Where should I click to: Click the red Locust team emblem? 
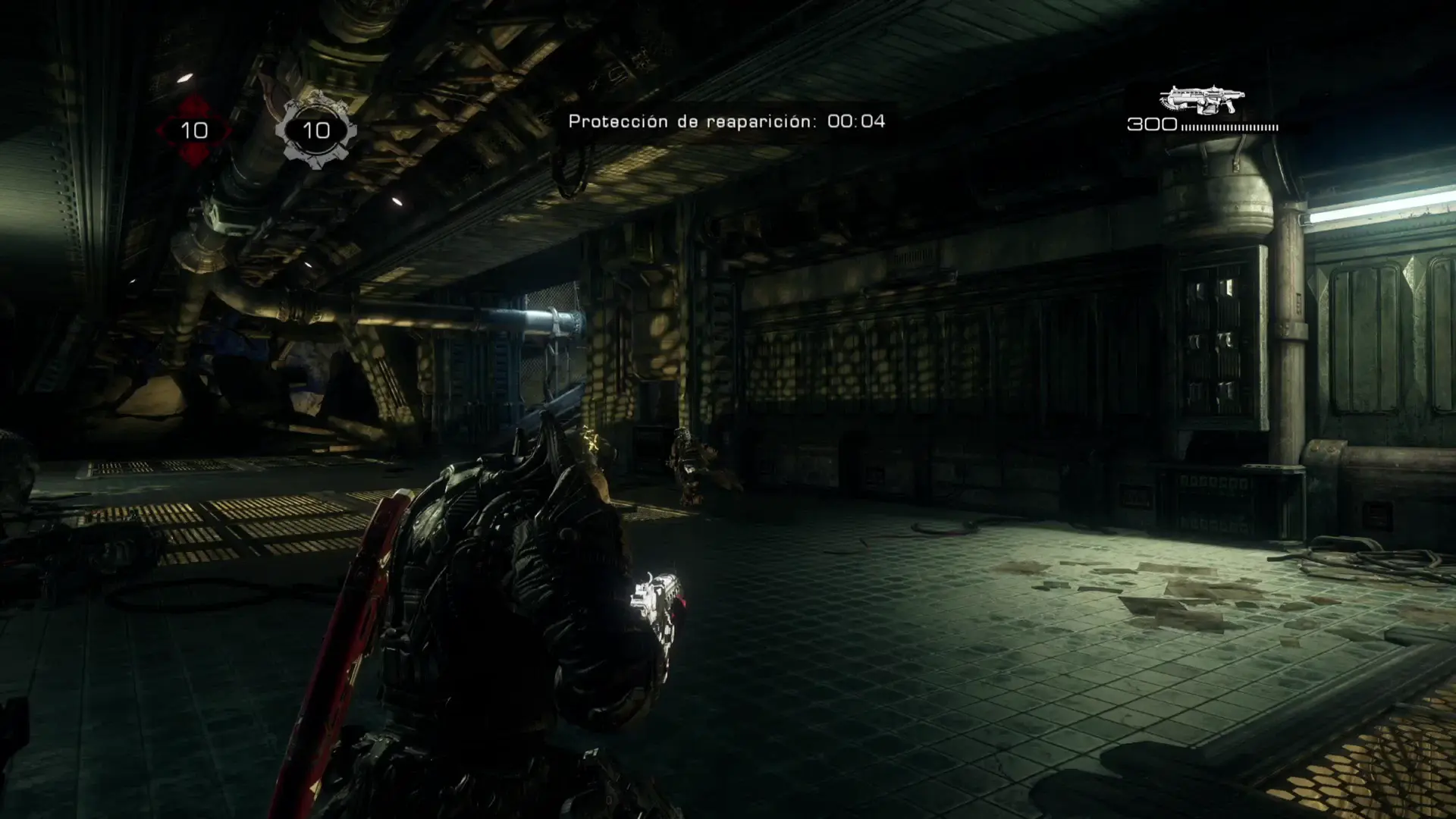coord(194,130)
